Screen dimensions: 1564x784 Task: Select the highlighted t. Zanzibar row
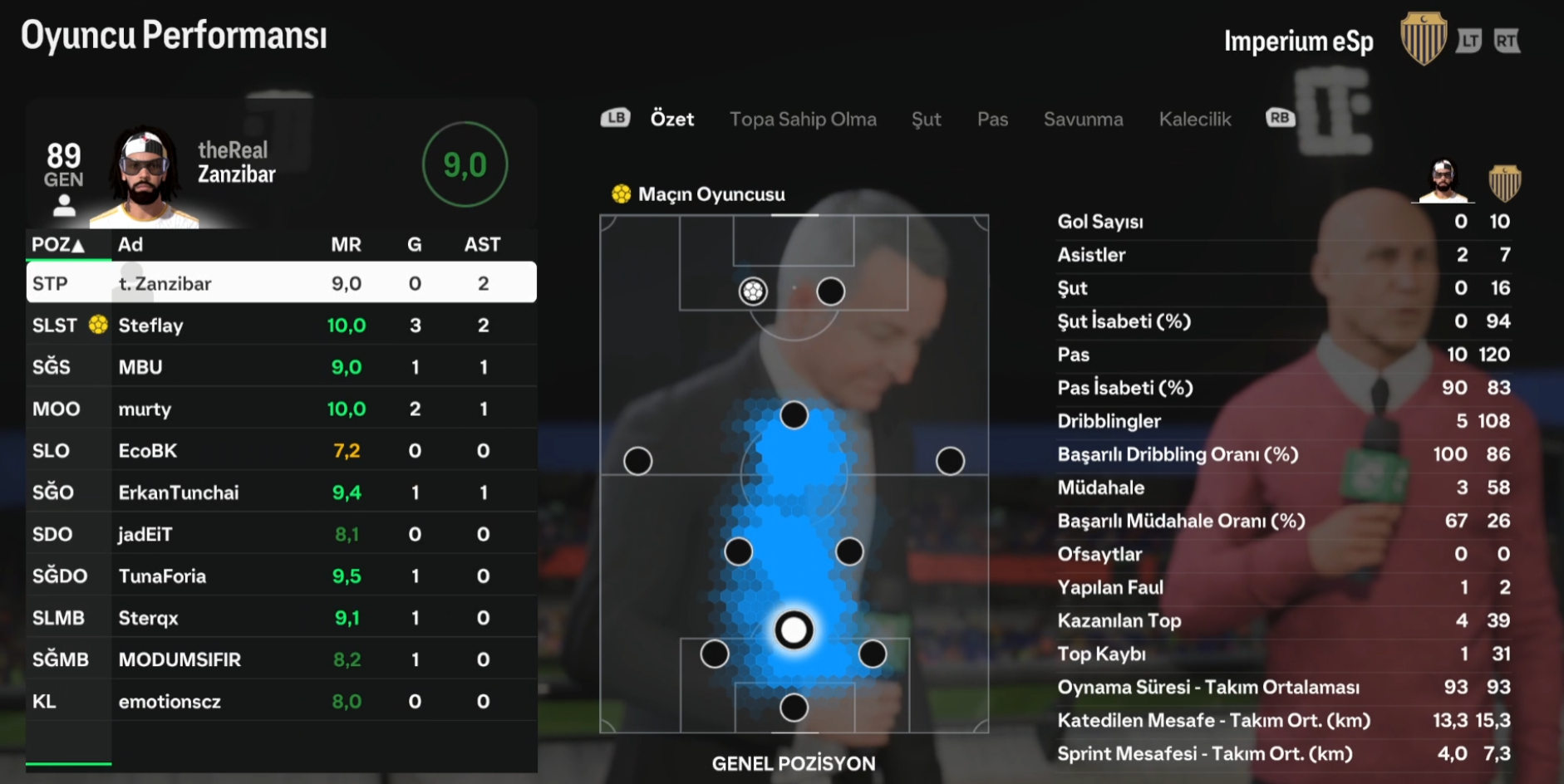point(281,283)
